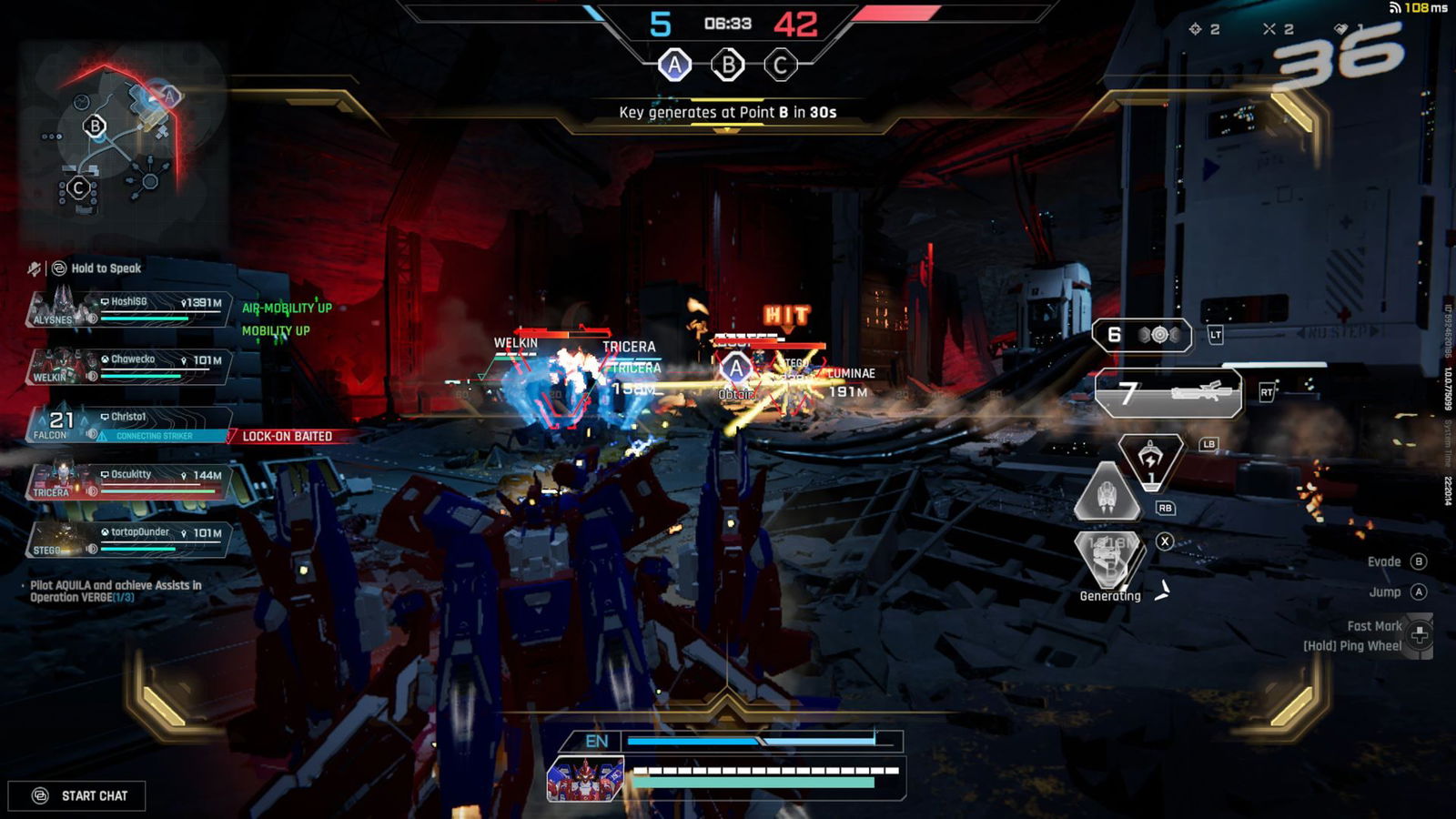The height and width of the screenshot is (819, 1456).
Task: Activate the lightning shield ability hexagon
Action: [1151, 460]
